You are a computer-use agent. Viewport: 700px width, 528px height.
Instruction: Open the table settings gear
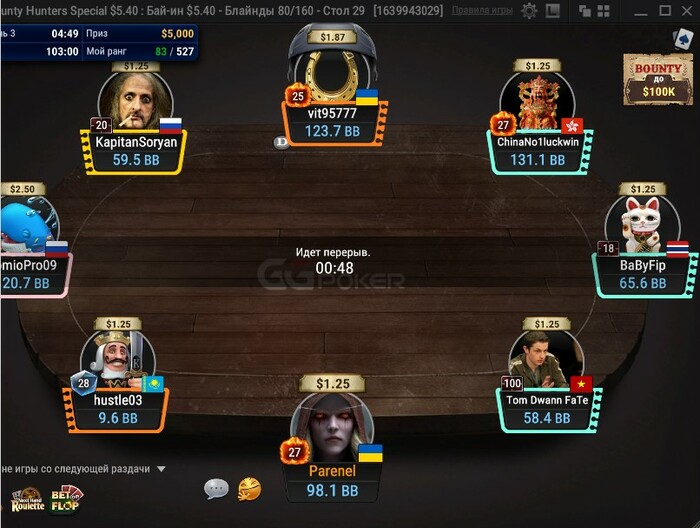(529, 10)
